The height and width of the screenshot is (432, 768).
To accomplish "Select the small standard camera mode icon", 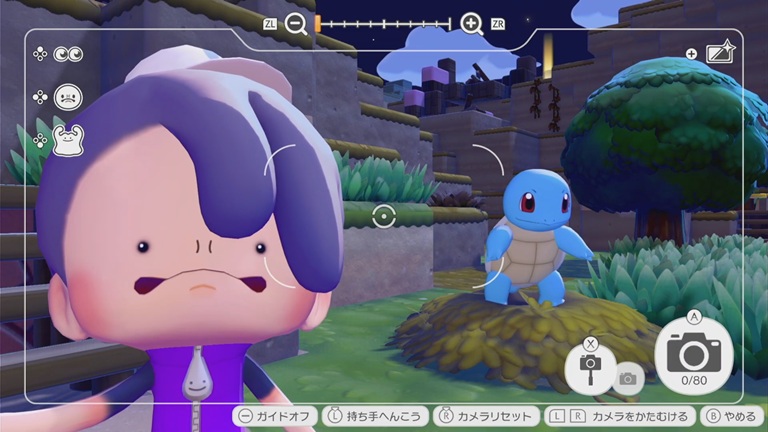I will 628,378.
